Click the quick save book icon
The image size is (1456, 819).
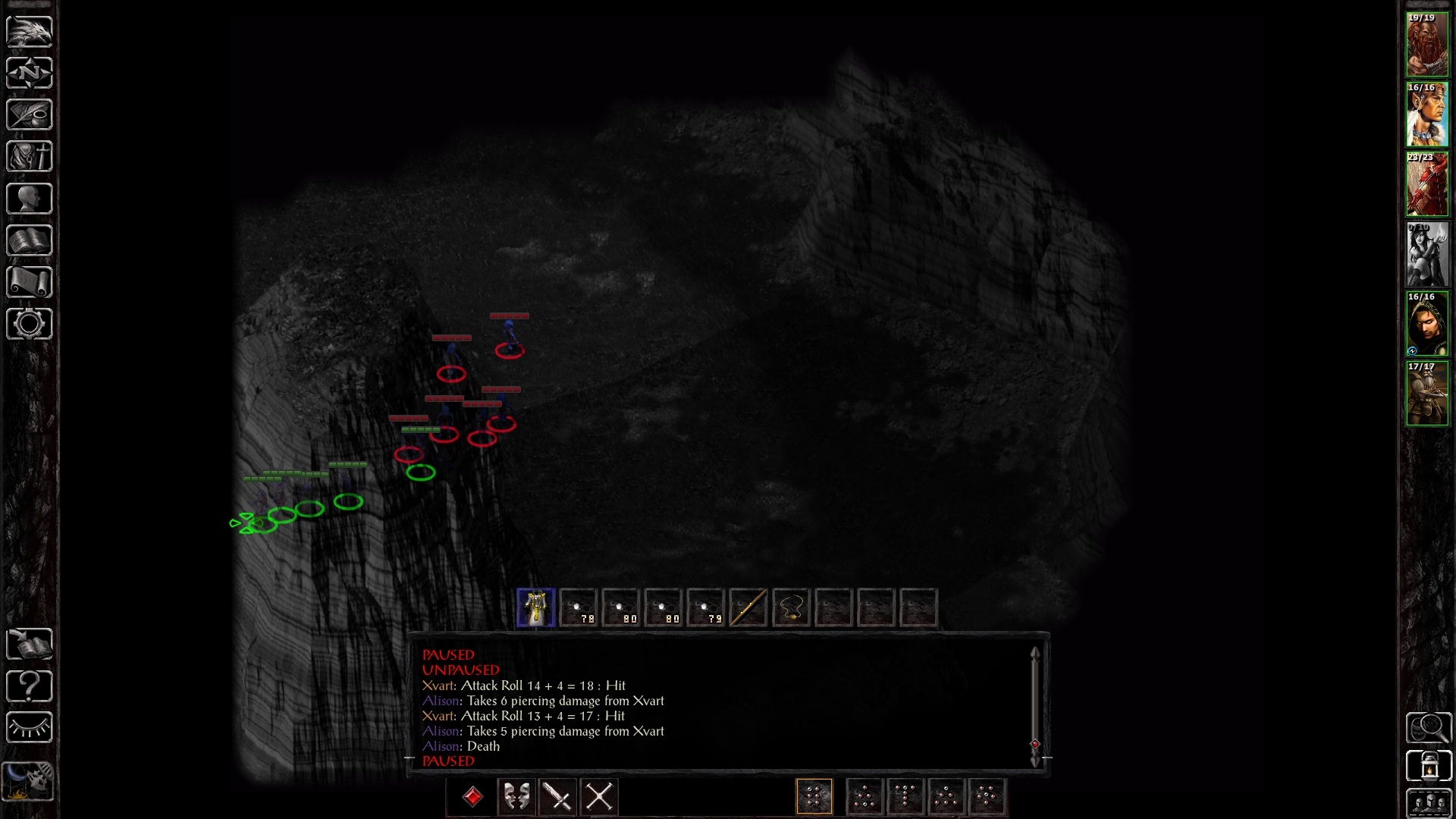coord(30,645)
